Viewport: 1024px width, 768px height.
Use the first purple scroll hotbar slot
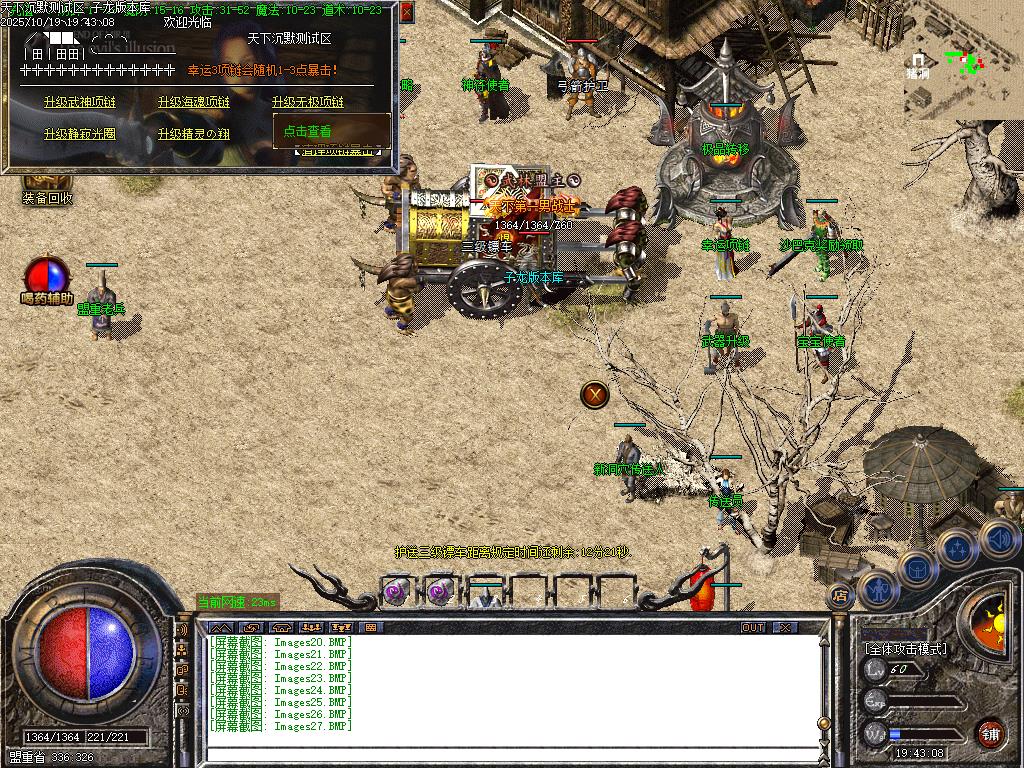(x=396, y=593)
